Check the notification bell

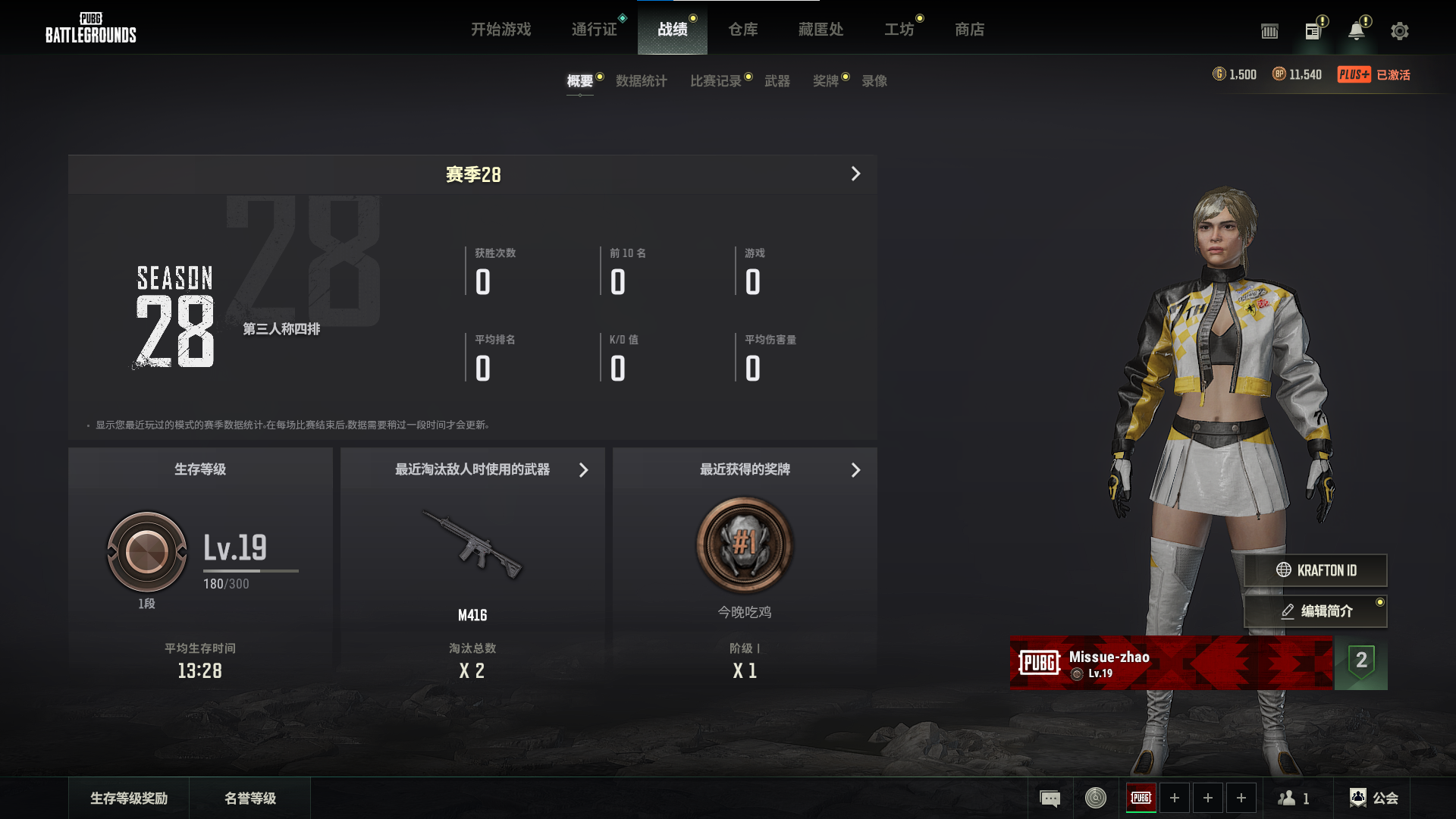click(x=1356, y=31)
